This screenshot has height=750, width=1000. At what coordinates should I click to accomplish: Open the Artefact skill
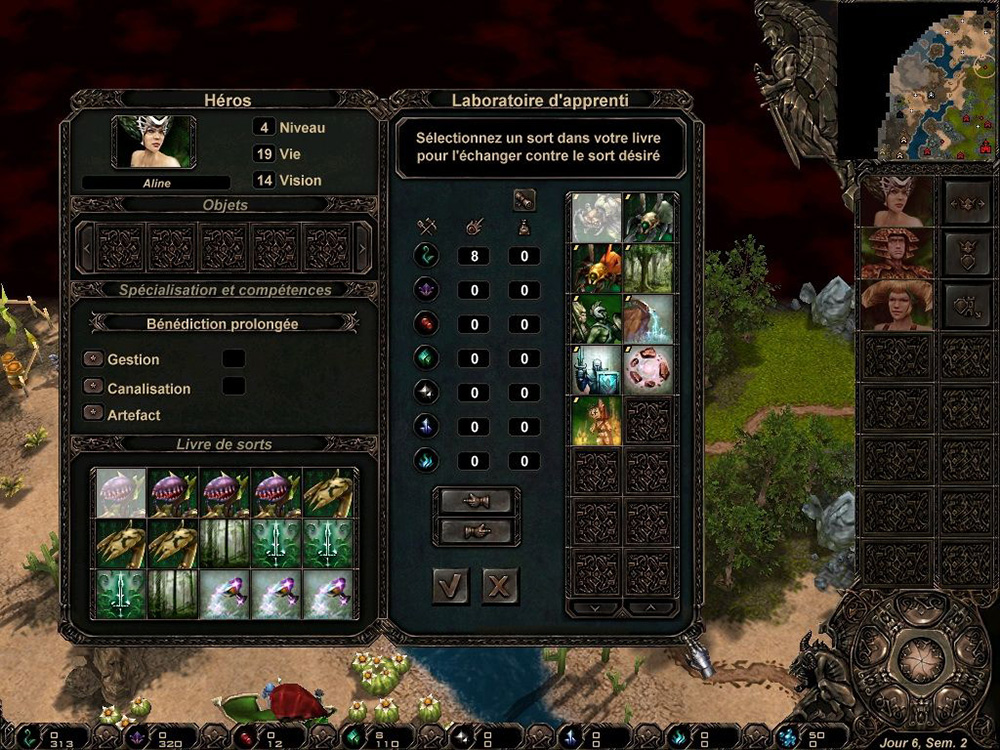click(94, 414)
